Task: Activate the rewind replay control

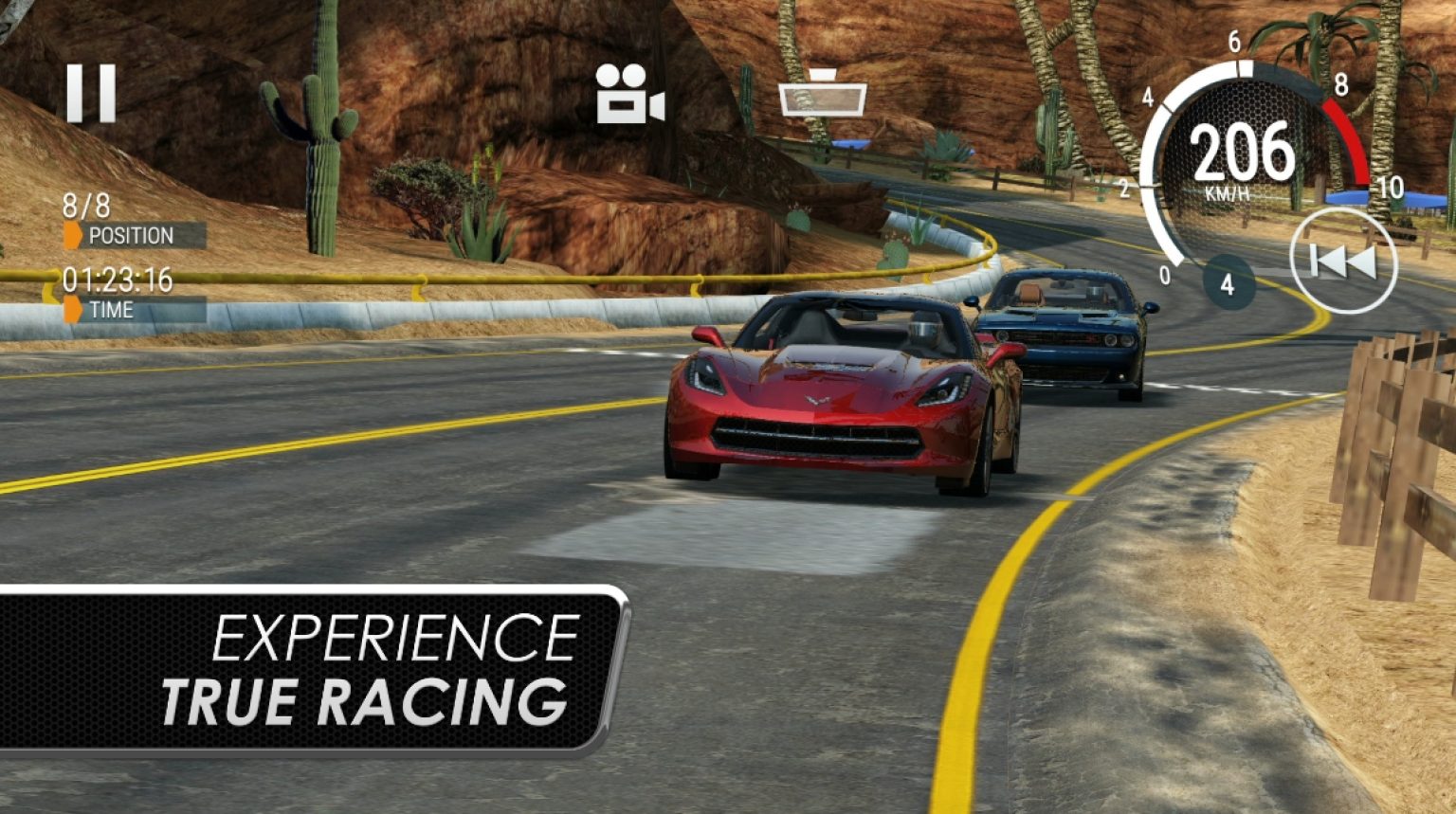Action: point(1343,262)
